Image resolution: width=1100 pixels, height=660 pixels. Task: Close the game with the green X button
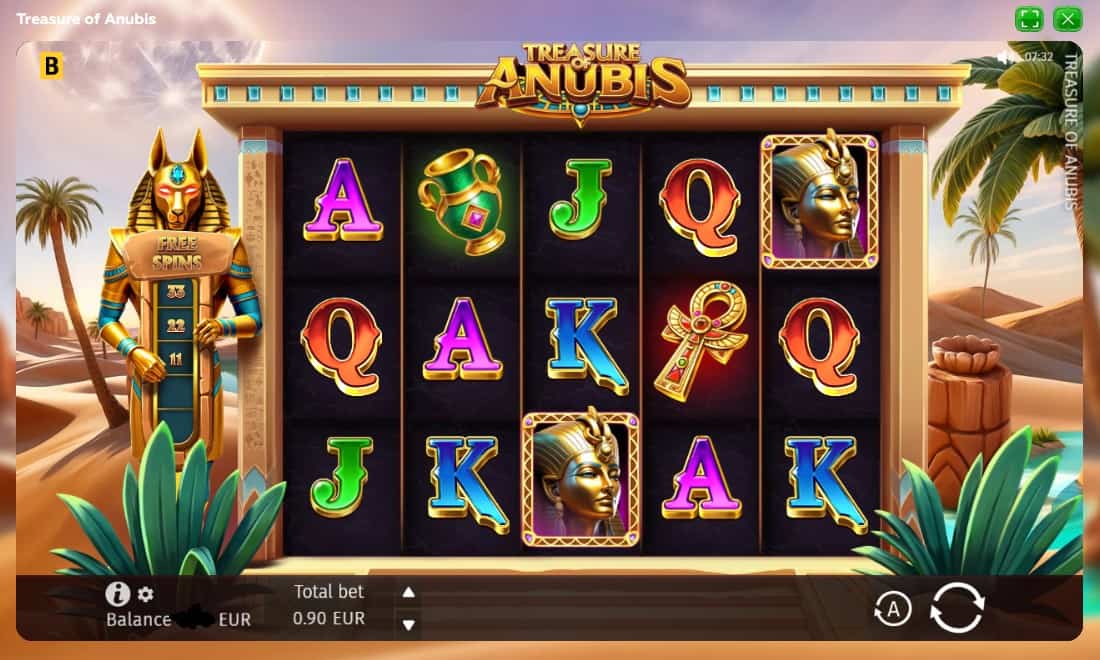1067,19
